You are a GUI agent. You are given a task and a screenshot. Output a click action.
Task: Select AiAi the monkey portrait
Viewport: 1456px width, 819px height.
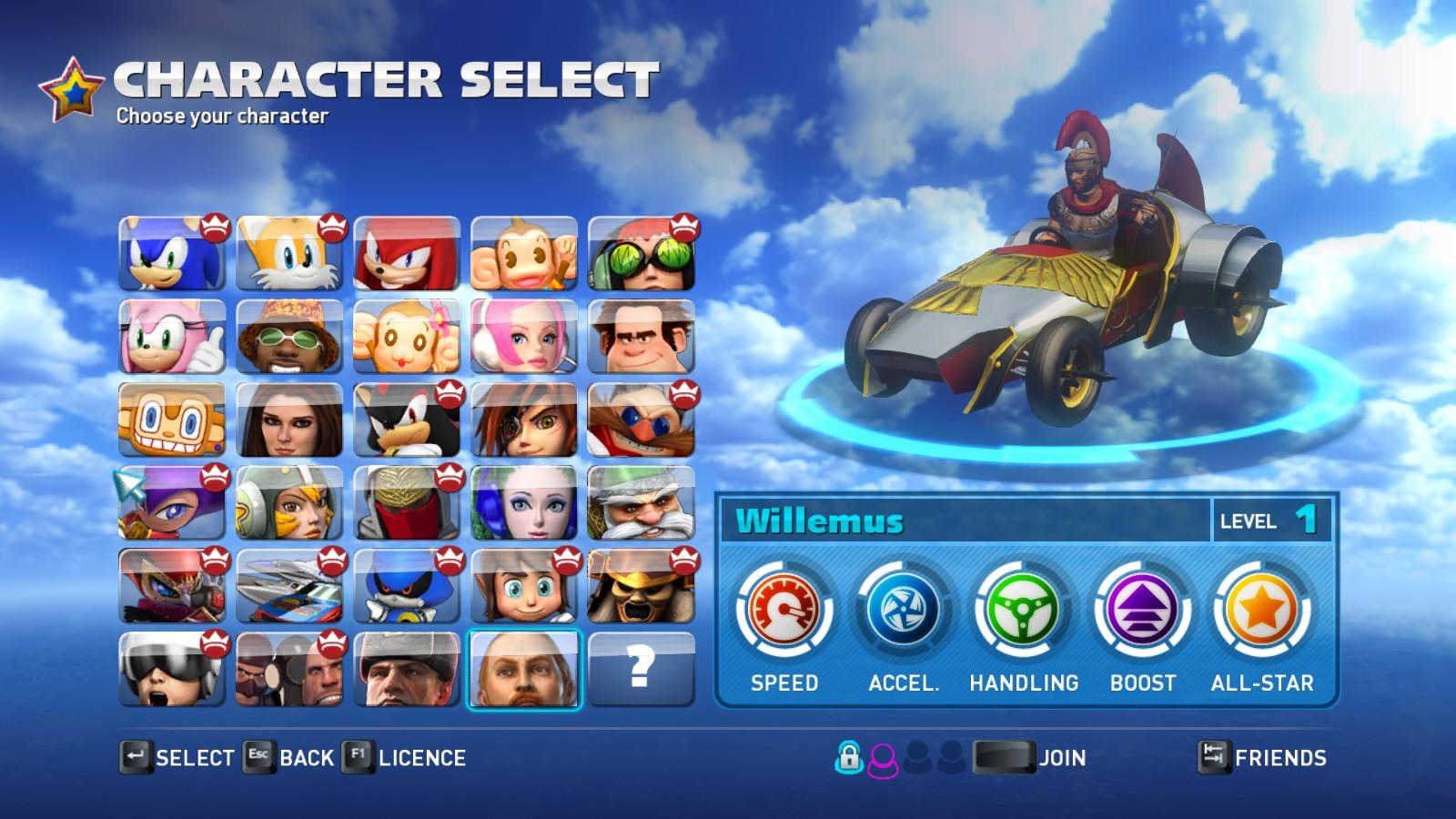[x=524, y=254]
